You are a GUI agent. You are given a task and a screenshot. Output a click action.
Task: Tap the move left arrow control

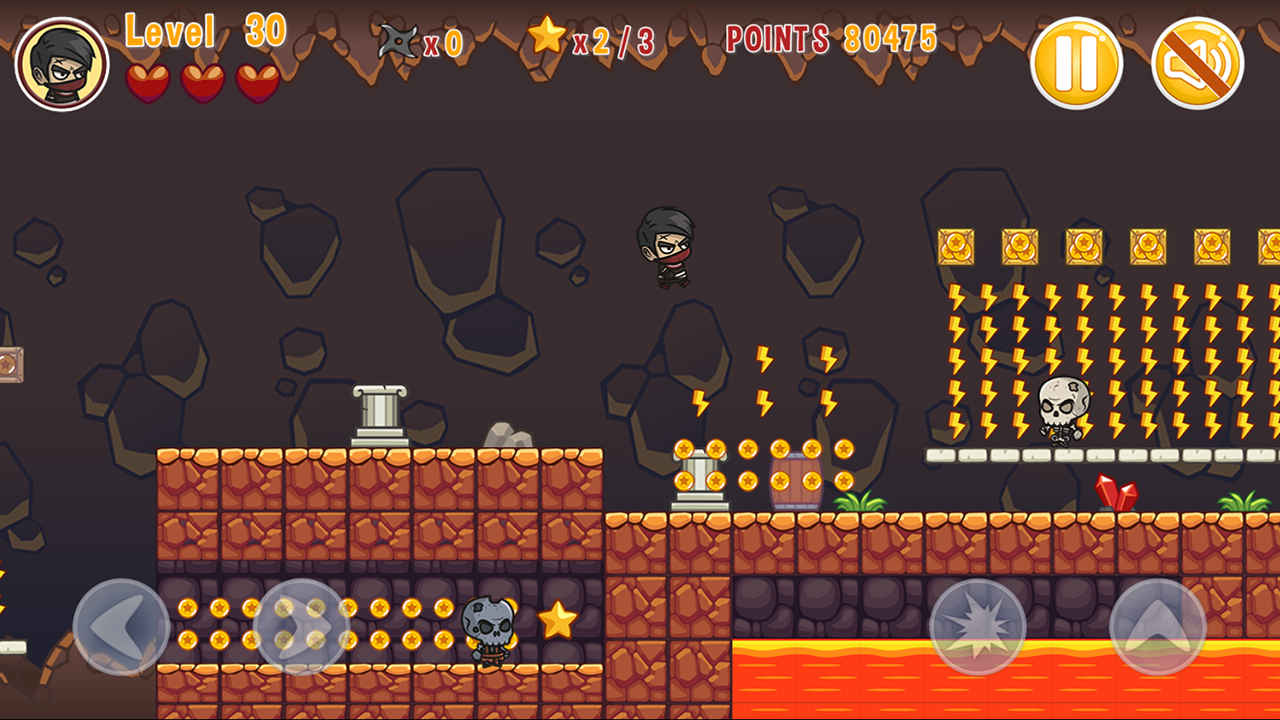pos(121,627)
